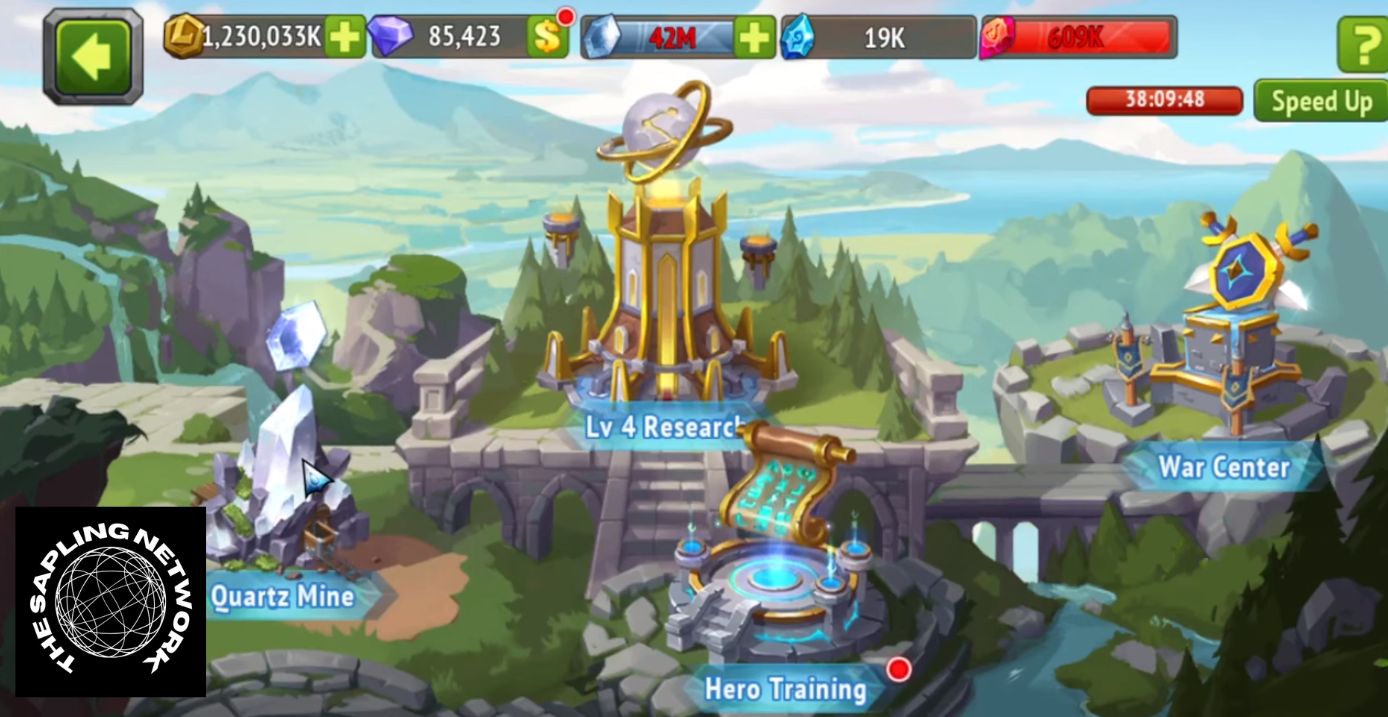Speed Up the research timer
The width and height of the screenshot is (1388, 717).
point(1320,101)
